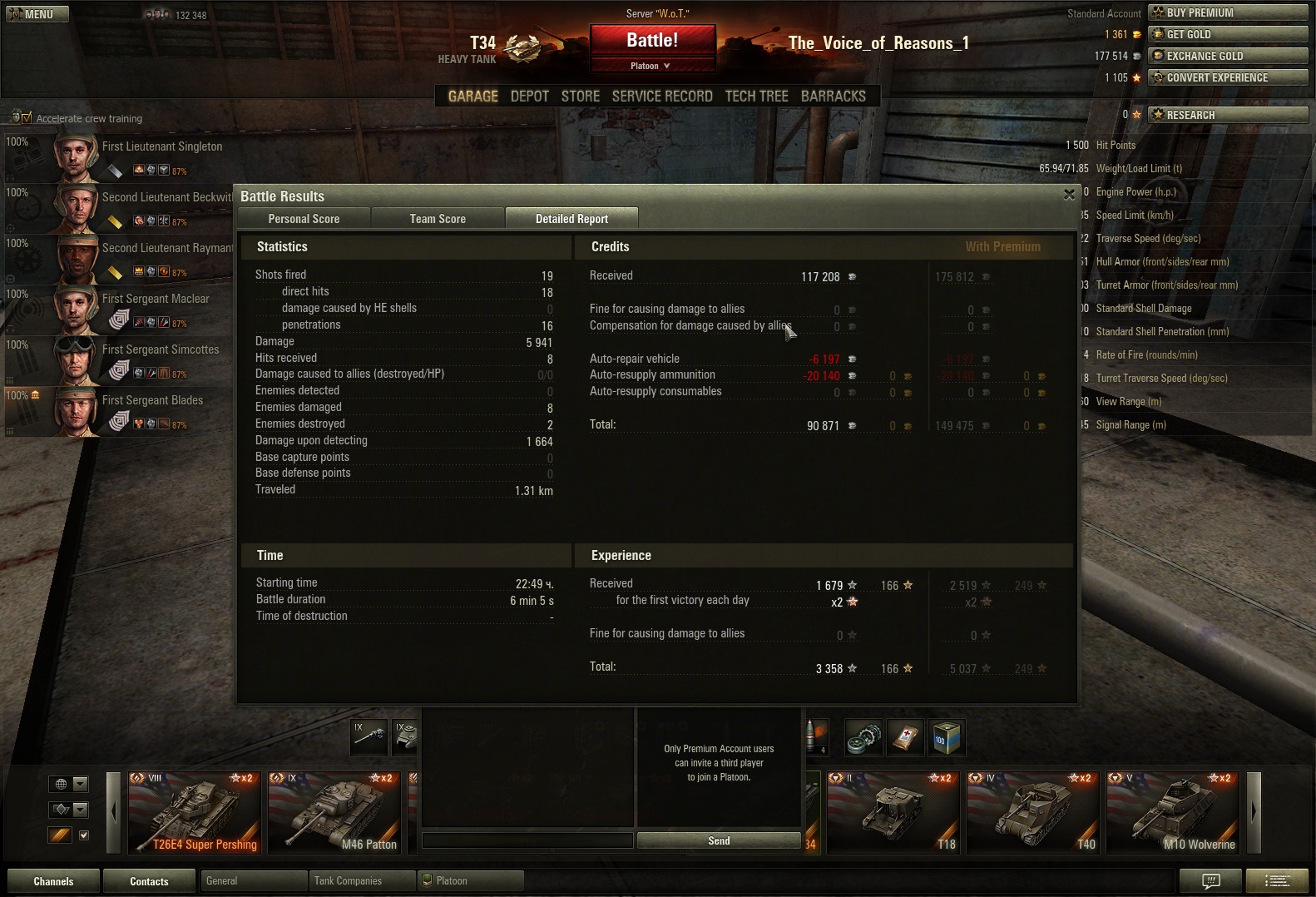Open the Store section
Image resolution: width=1316 pixels, height=897 pixels.
pos(580,97)
